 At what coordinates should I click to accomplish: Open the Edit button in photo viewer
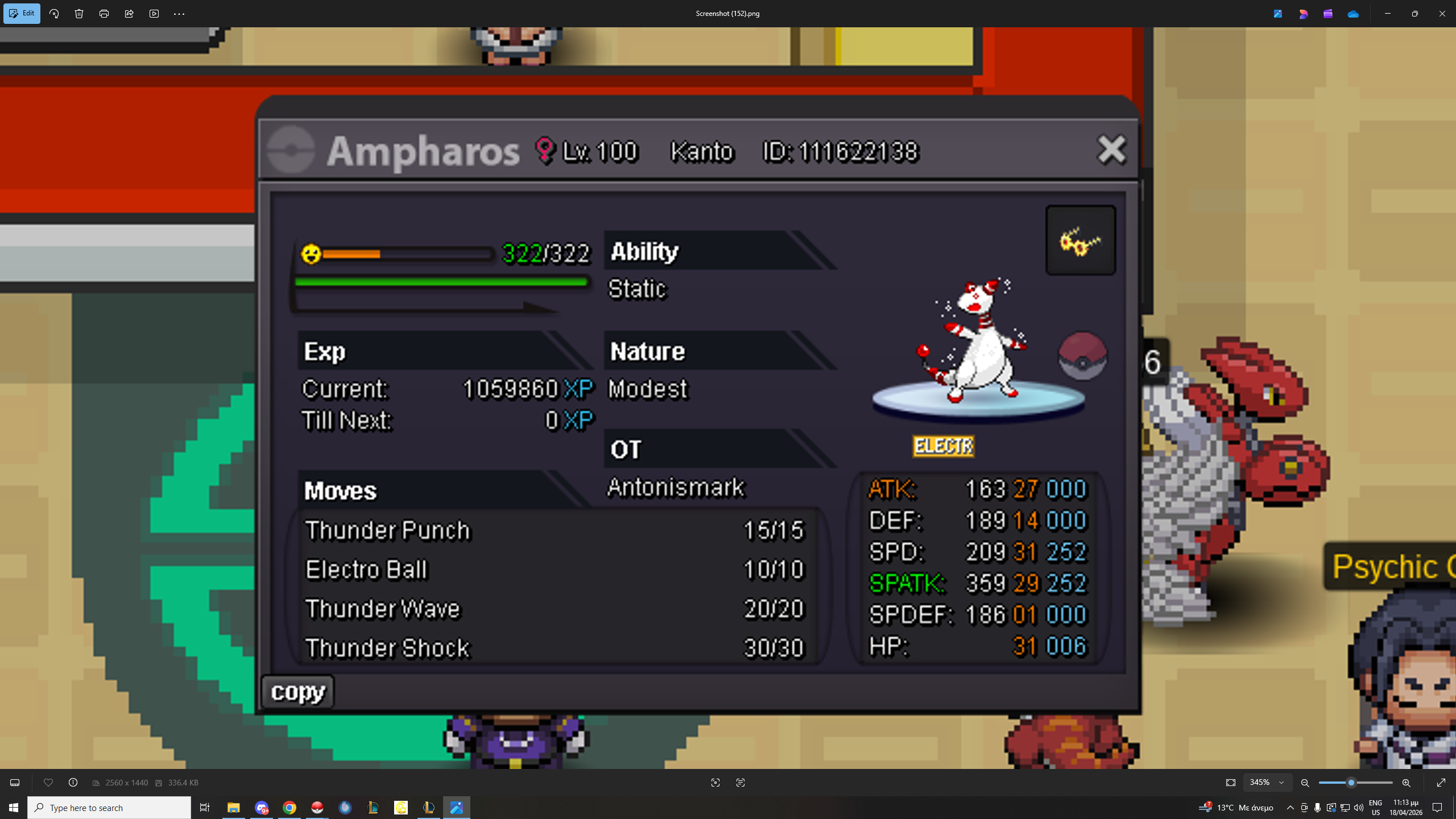click(22, 14)
